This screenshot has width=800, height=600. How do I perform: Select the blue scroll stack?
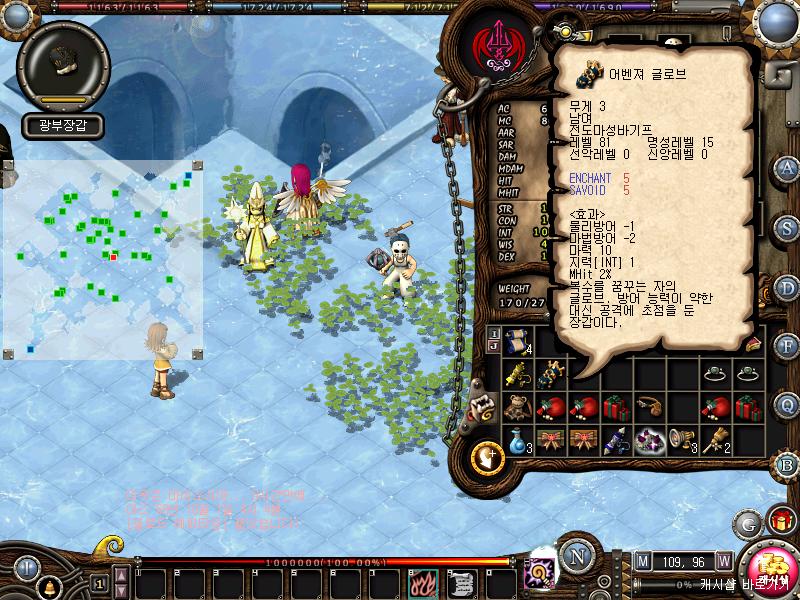pyautogui.click(x=517, y=342)
